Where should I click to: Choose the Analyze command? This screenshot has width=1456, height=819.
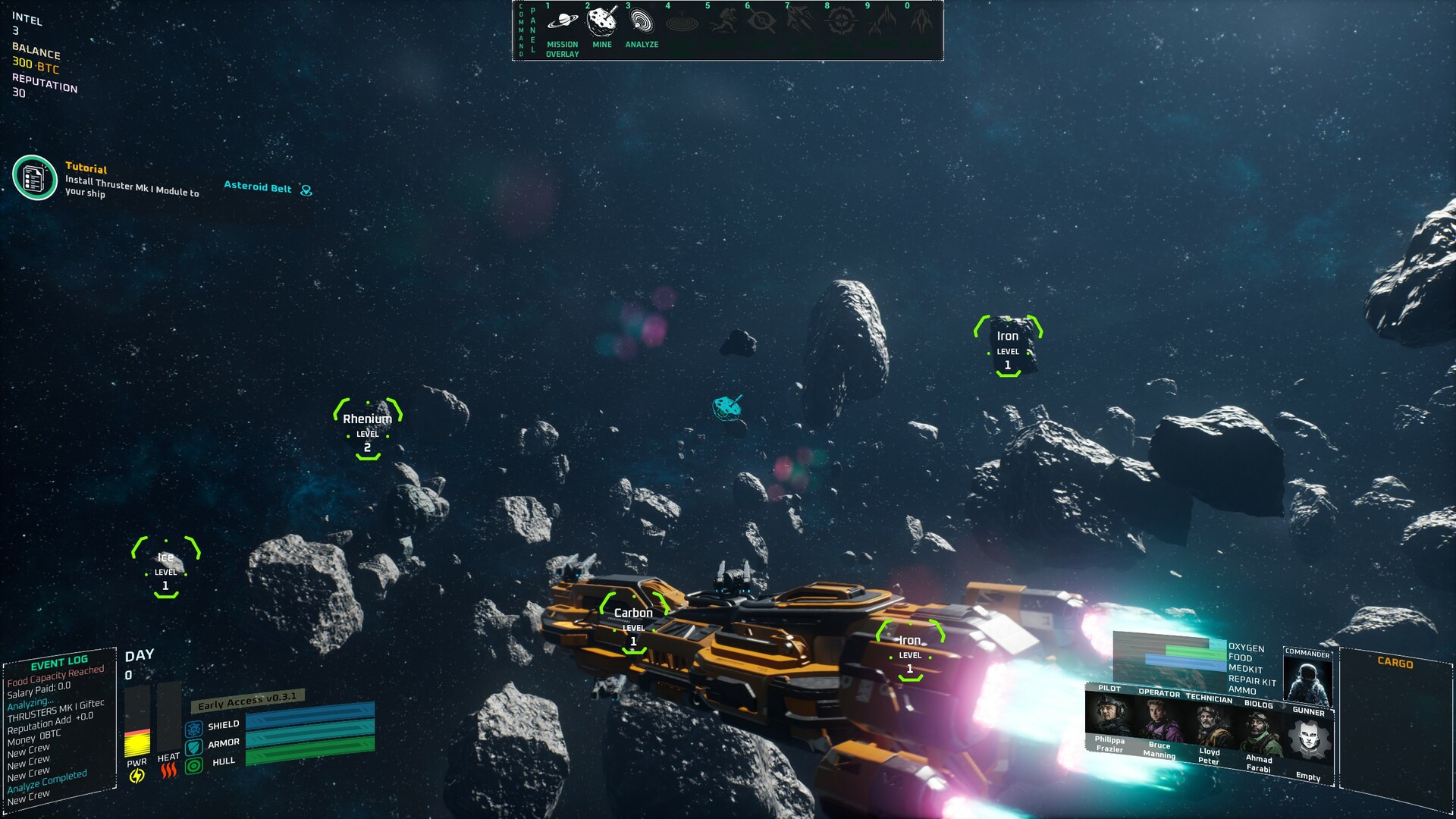(642, 21)
